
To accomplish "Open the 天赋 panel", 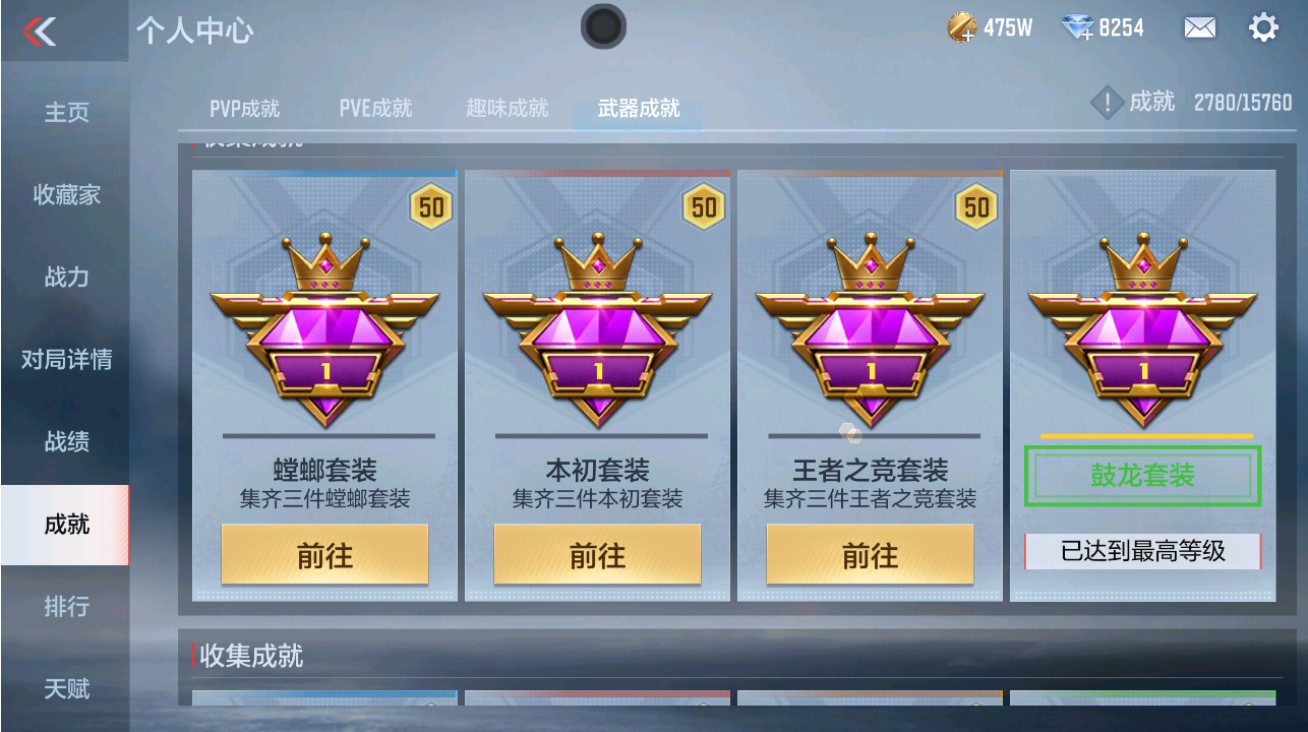I will (66, 687).
